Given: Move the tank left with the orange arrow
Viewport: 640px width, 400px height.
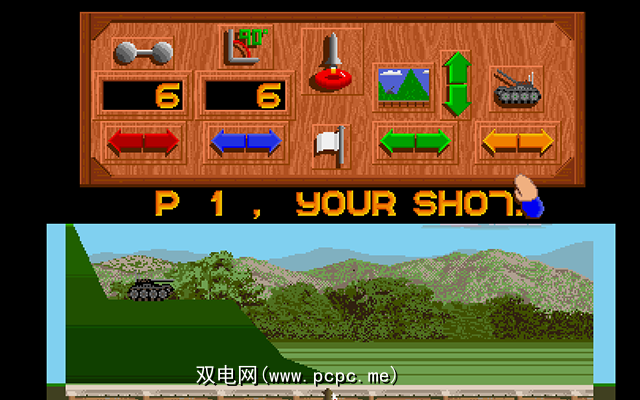Looking at the screenshot, I should (x=497, y=142).
